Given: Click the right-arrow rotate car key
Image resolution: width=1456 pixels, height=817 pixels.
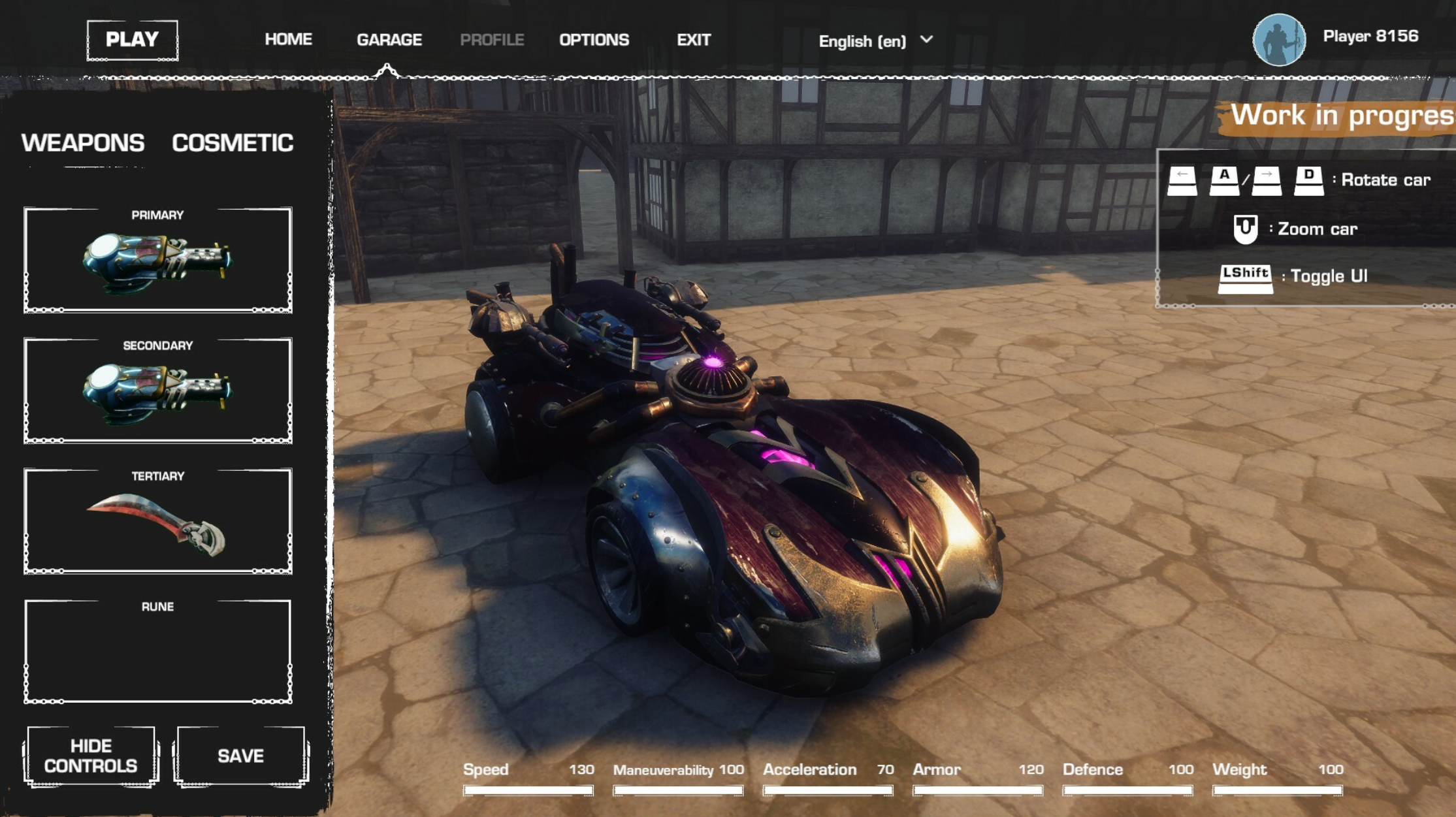Looking at the screenshot, I should point(1266,180).
